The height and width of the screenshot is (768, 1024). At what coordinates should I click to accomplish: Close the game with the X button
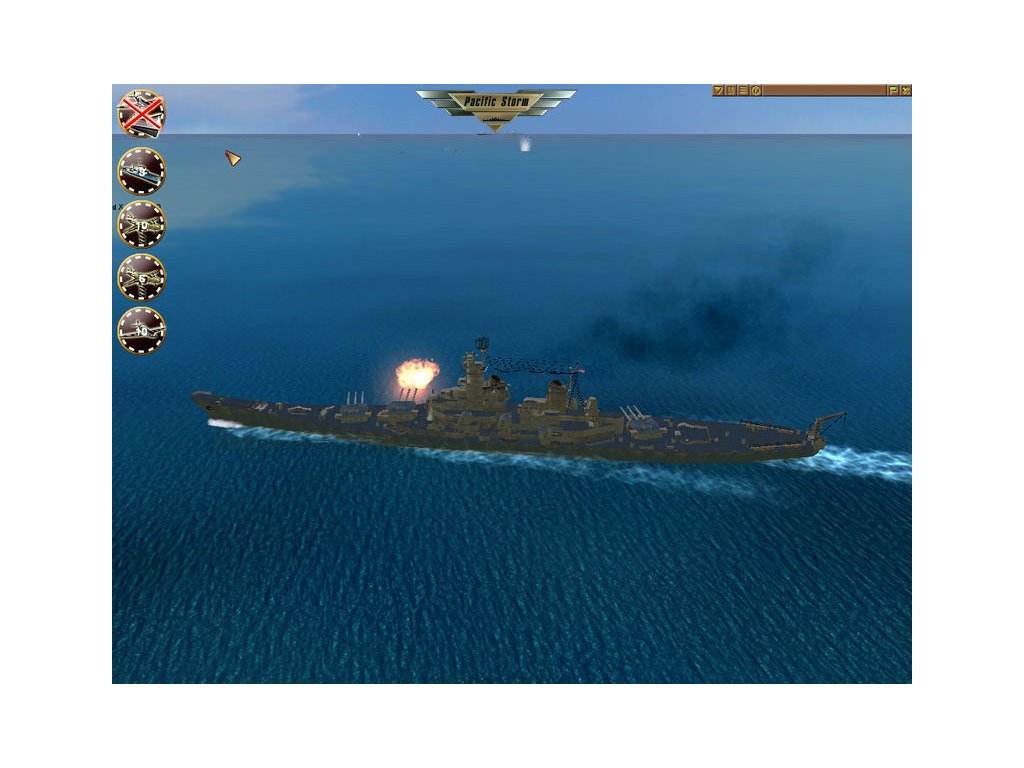coord(906,90)
